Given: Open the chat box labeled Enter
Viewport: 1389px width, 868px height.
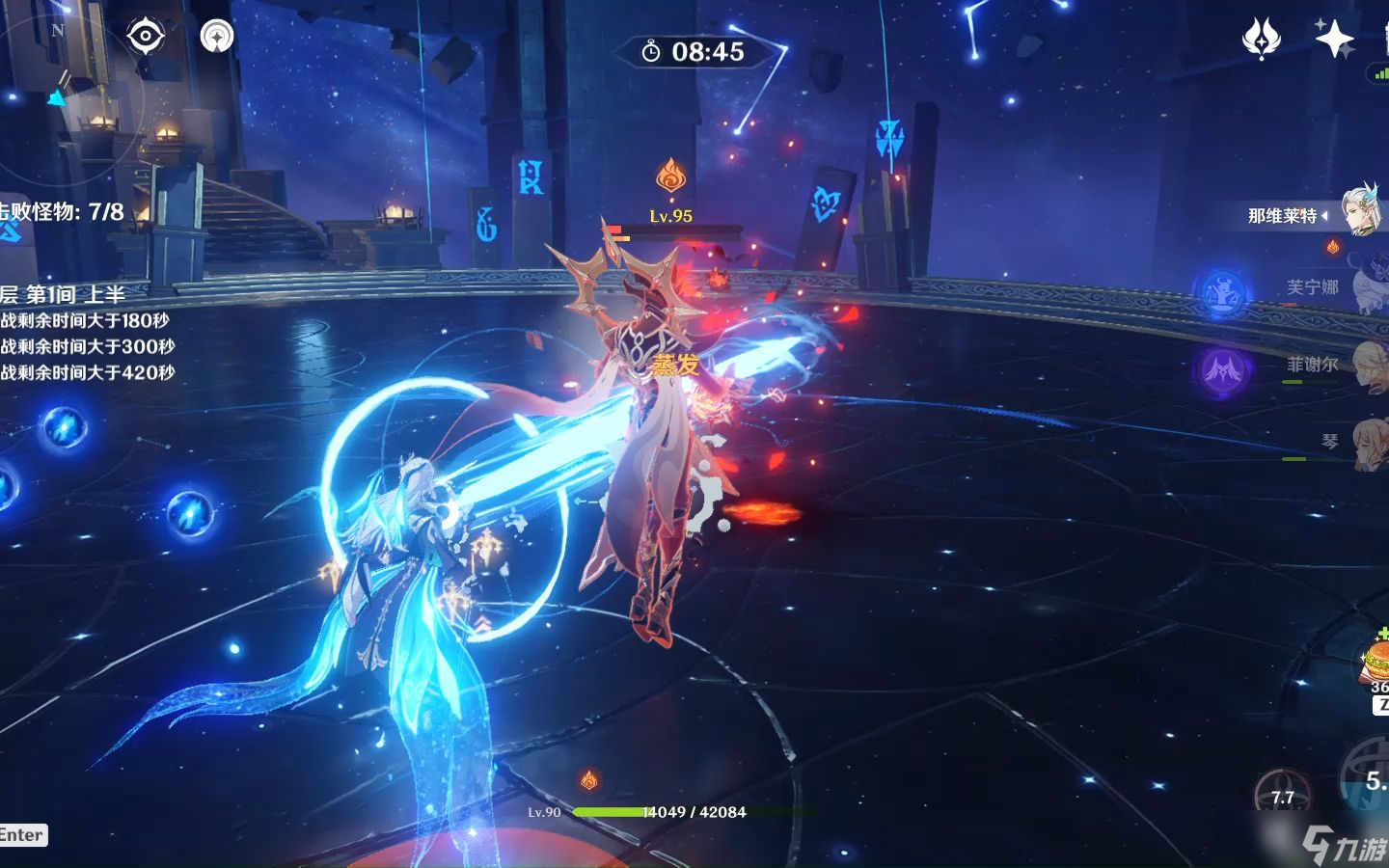Looking at the screenshot, I should [x=22, y=835].
